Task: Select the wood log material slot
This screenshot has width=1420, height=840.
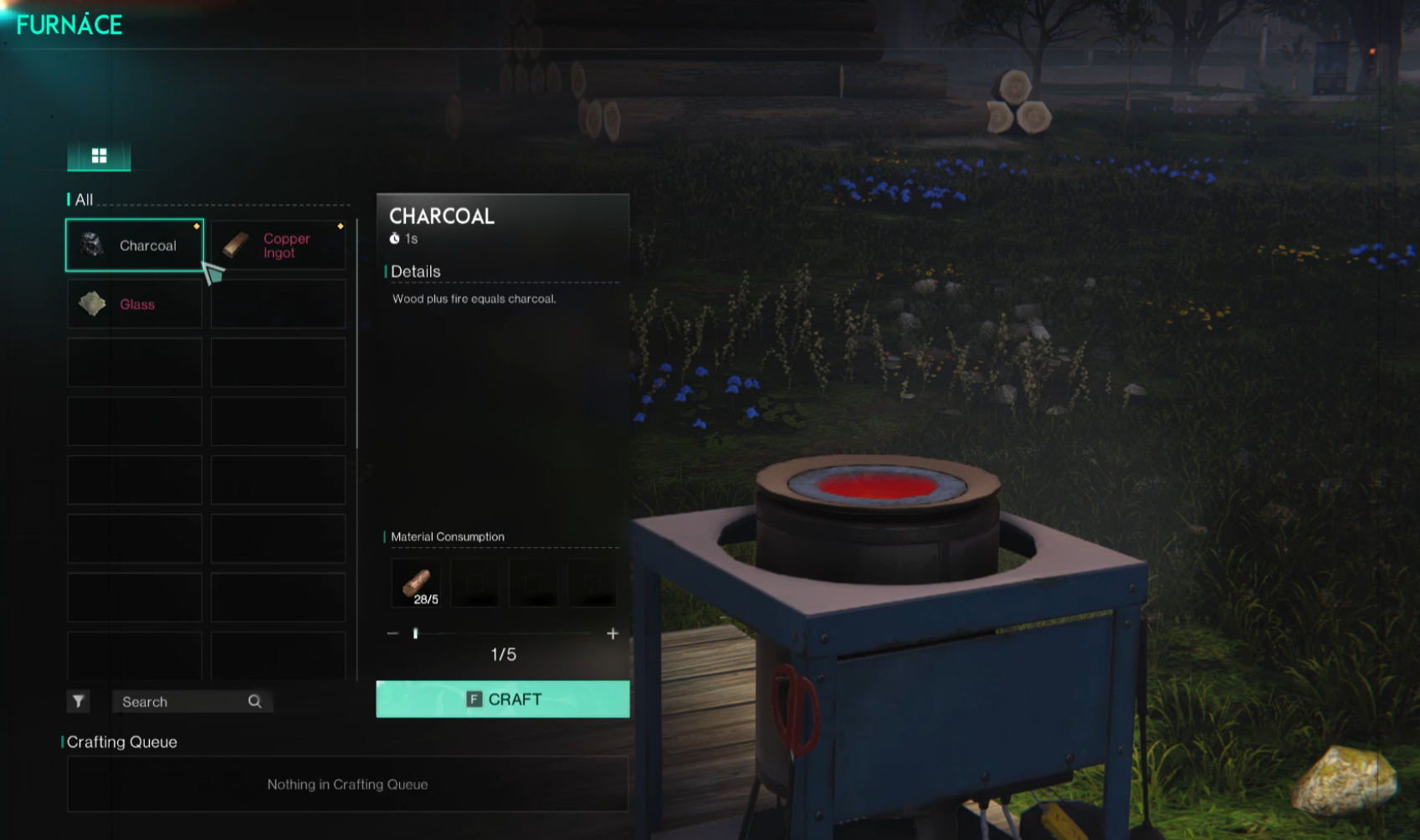Action: click(x=416, y=583)
